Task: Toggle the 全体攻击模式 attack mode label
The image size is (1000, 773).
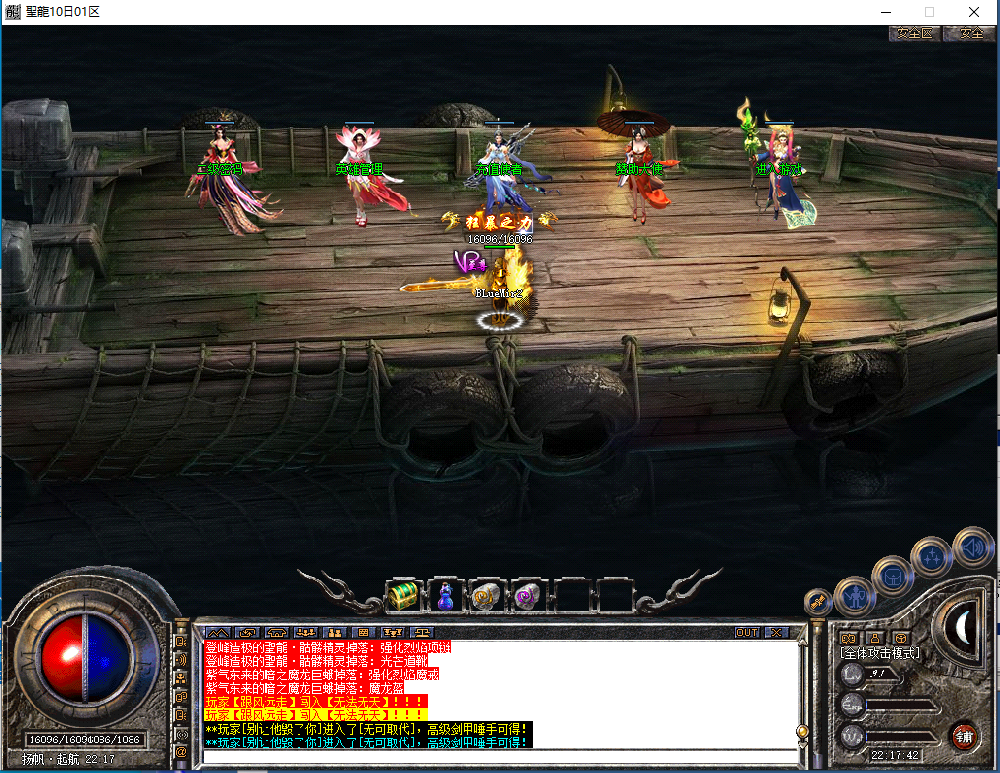Action: tap(880, 654)
